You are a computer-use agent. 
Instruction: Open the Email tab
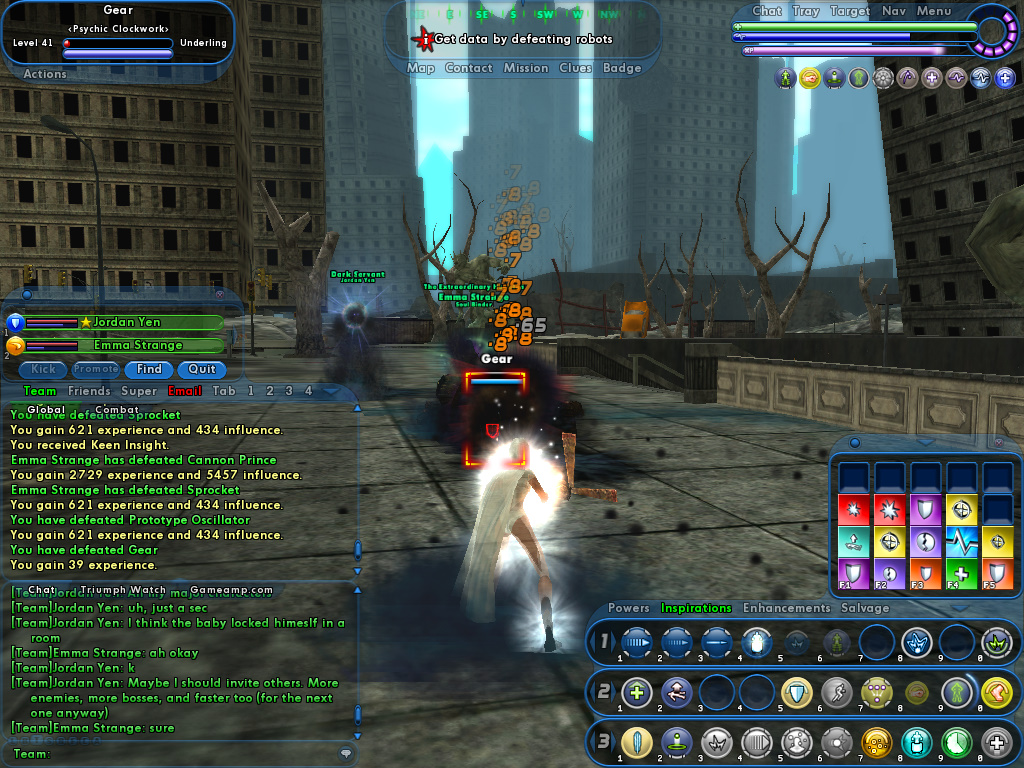coord(185,391)
